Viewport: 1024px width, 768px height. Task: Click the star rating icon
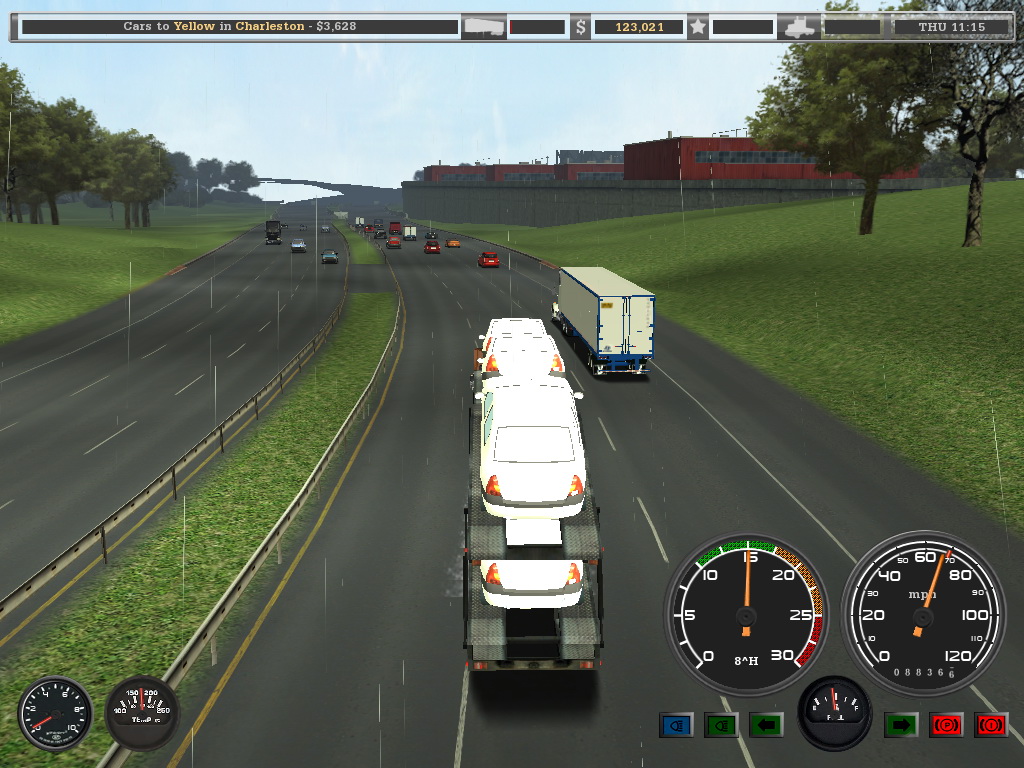point(698,27)
